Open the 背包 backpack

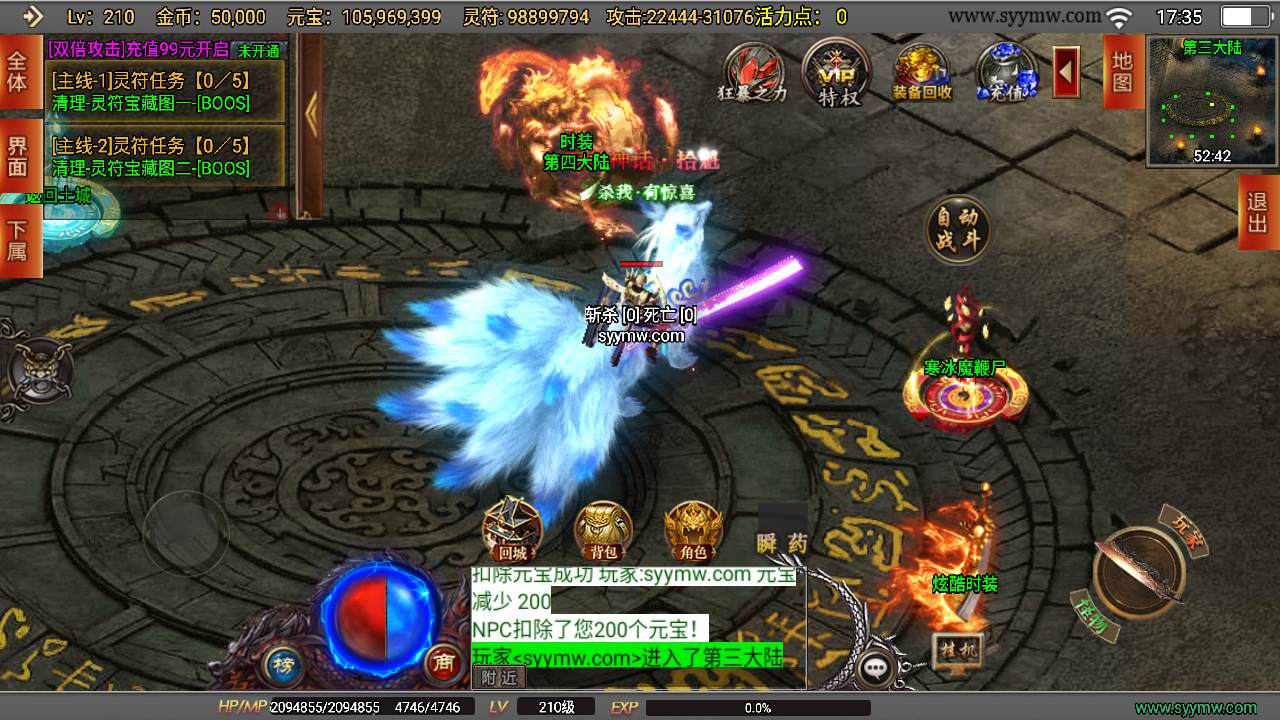(x=603, y=530)
